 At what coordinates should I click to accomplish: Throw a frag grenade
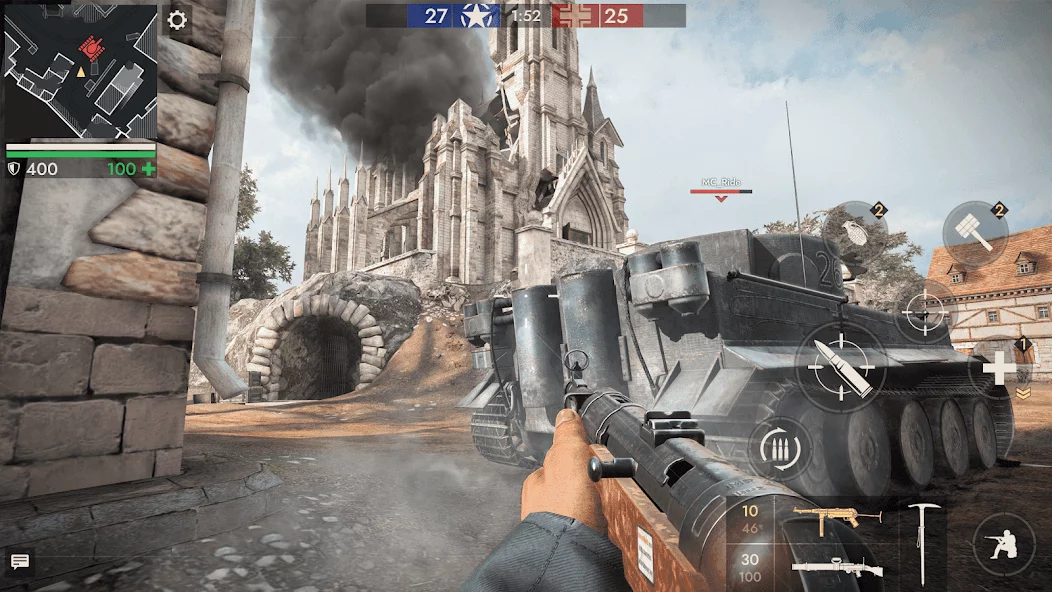click(857, 231)
